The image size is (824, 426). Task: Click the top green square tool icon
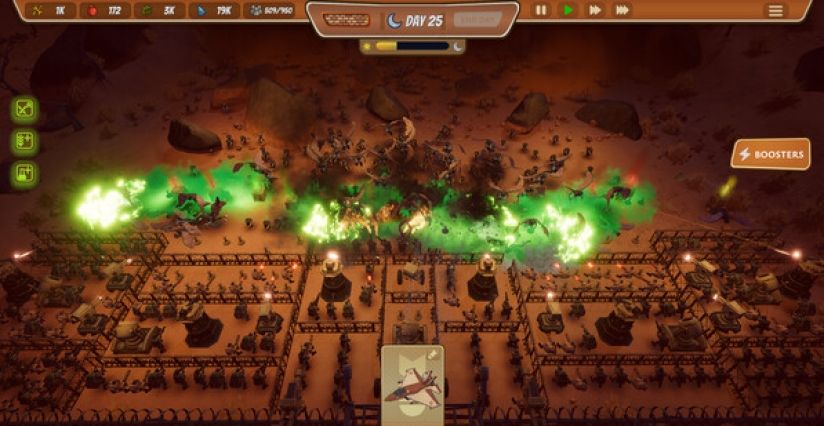(25, 109)
